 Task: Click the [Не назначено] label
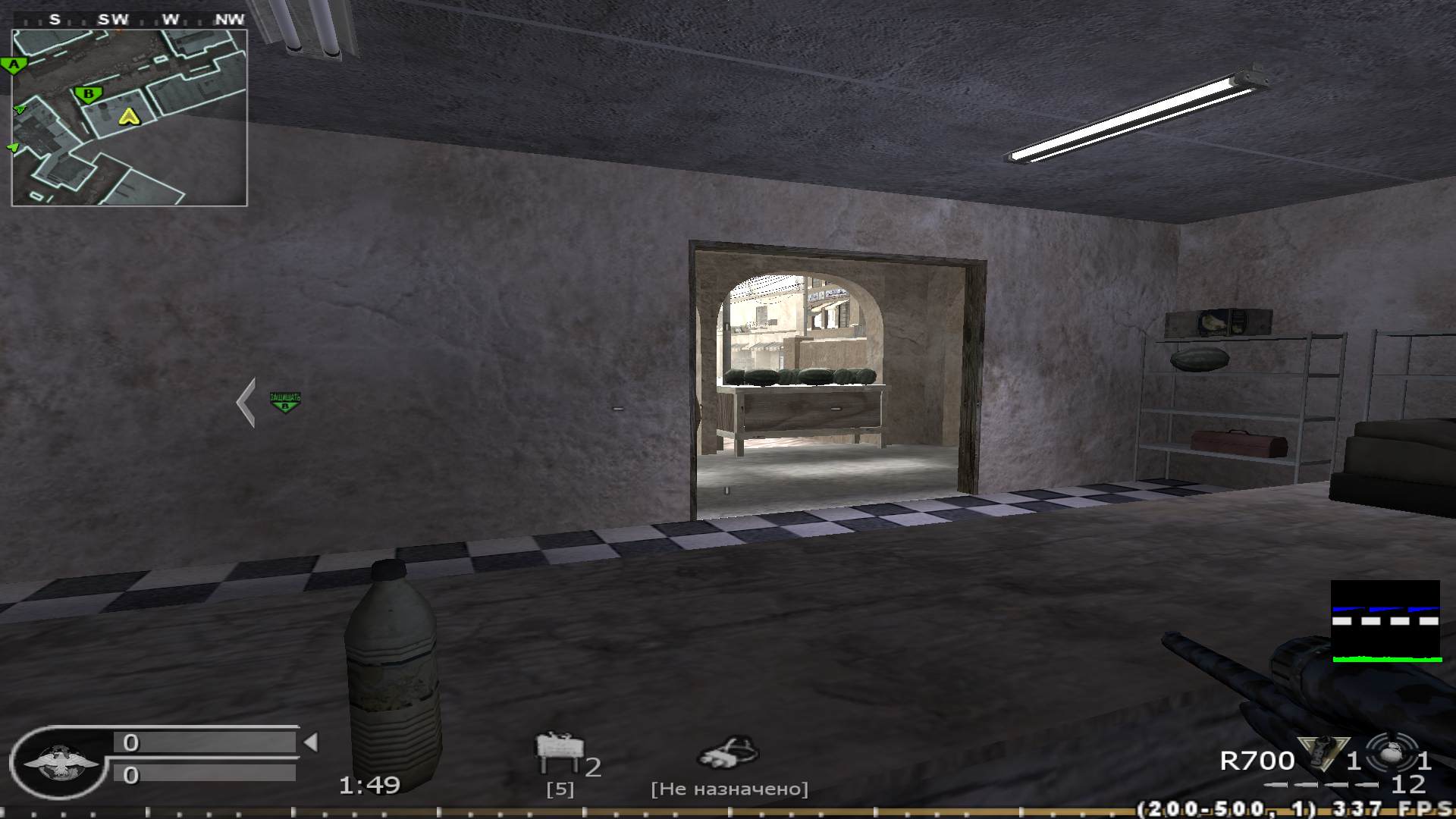click(730, 787)
